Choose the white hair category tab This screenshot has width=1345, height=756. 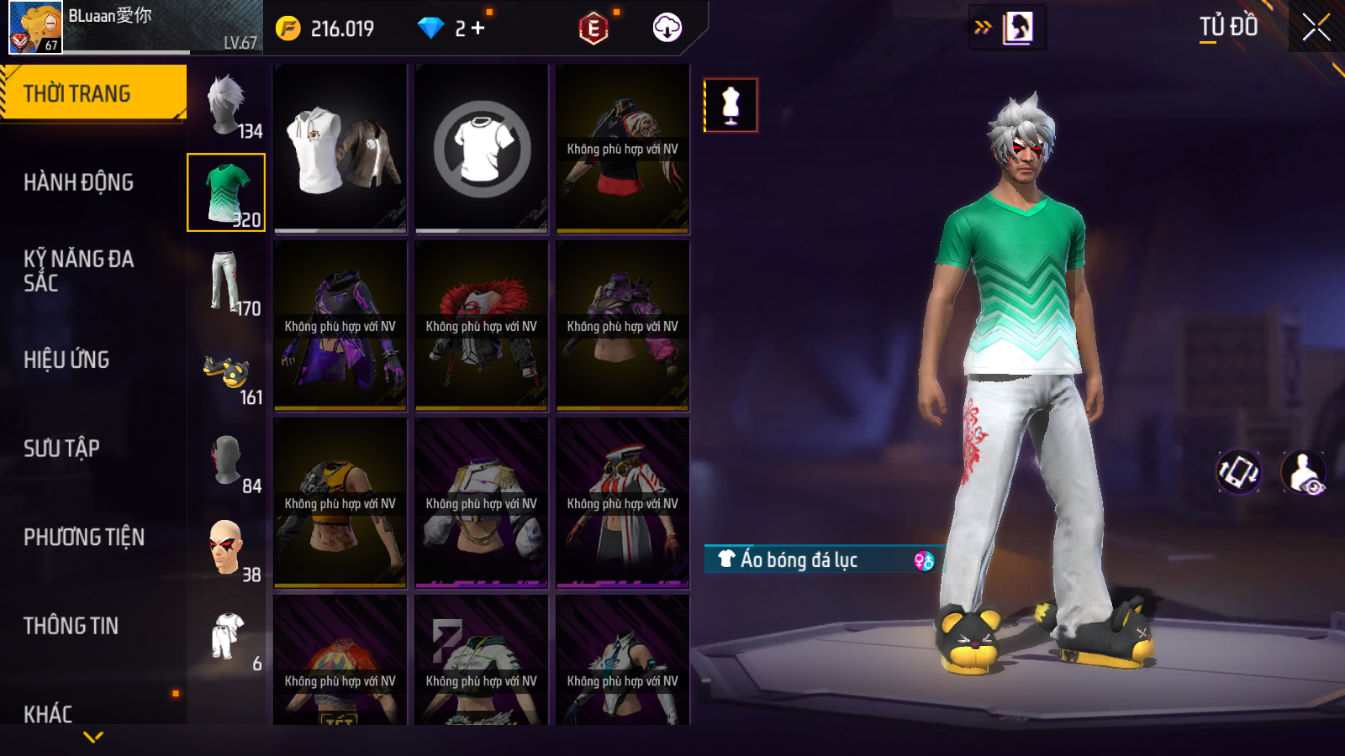pyautogui.click(x=227, y=105)
